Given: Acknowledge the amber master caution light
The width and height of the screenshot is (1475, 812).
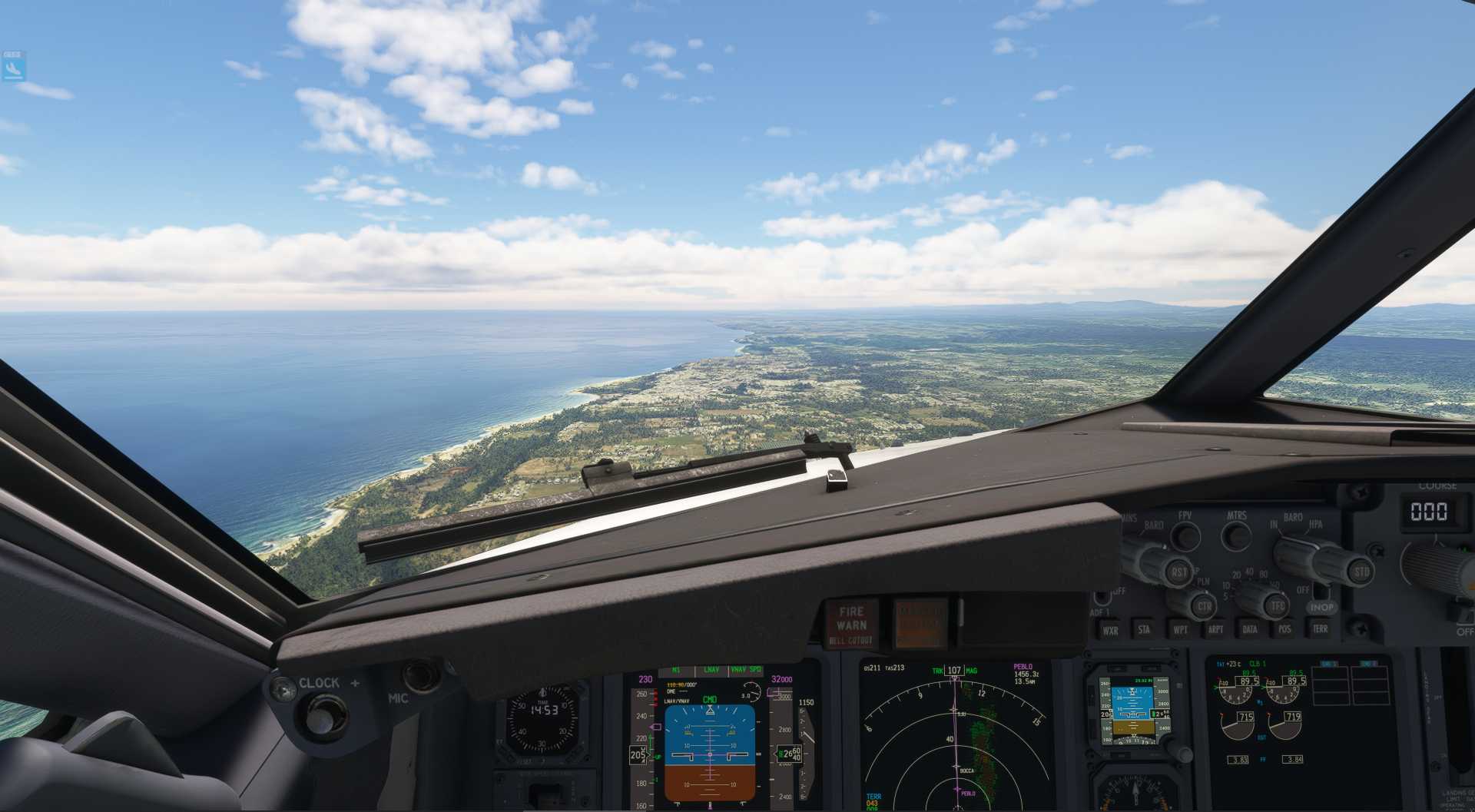Looking at the screenshot, I should click(x=920, y=622).
